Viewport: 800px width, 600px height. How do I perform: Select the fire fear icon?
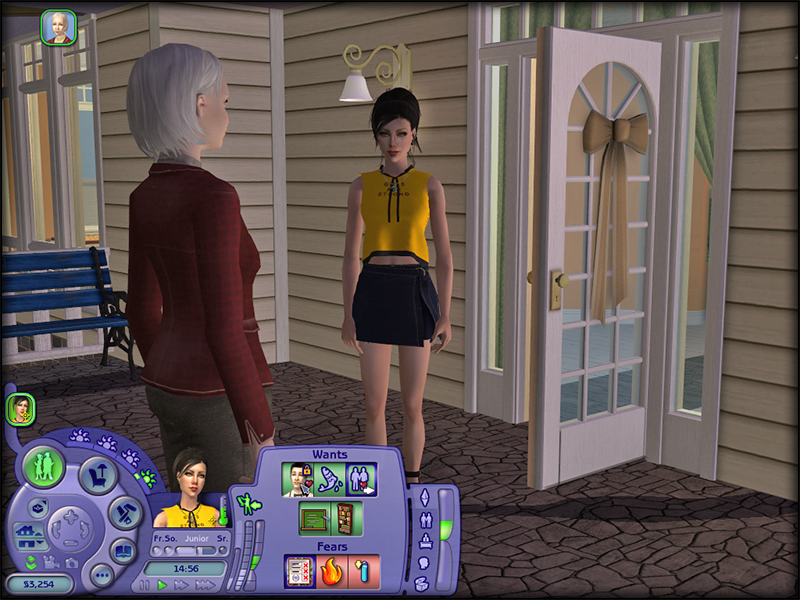[331, 571]
